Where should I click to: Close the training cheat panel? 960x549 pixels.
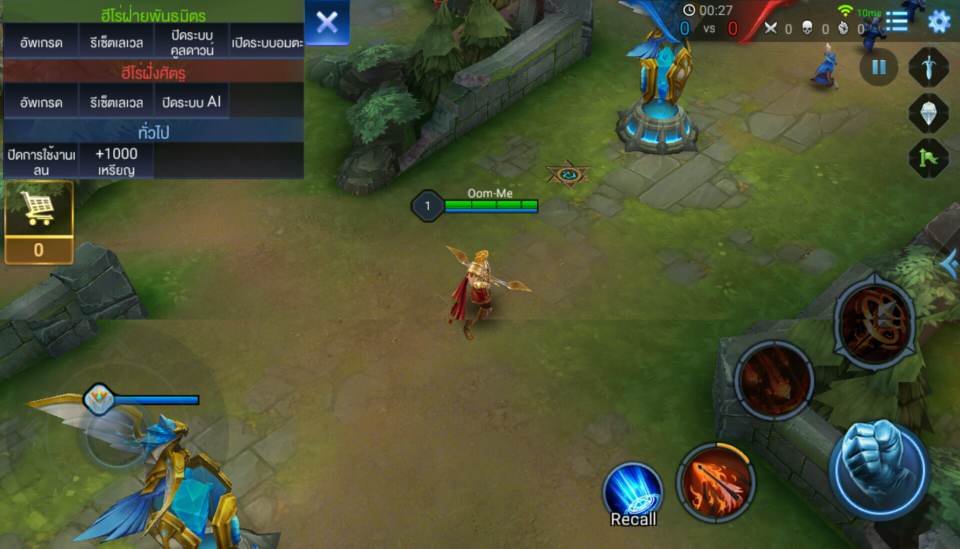point(327,23)
